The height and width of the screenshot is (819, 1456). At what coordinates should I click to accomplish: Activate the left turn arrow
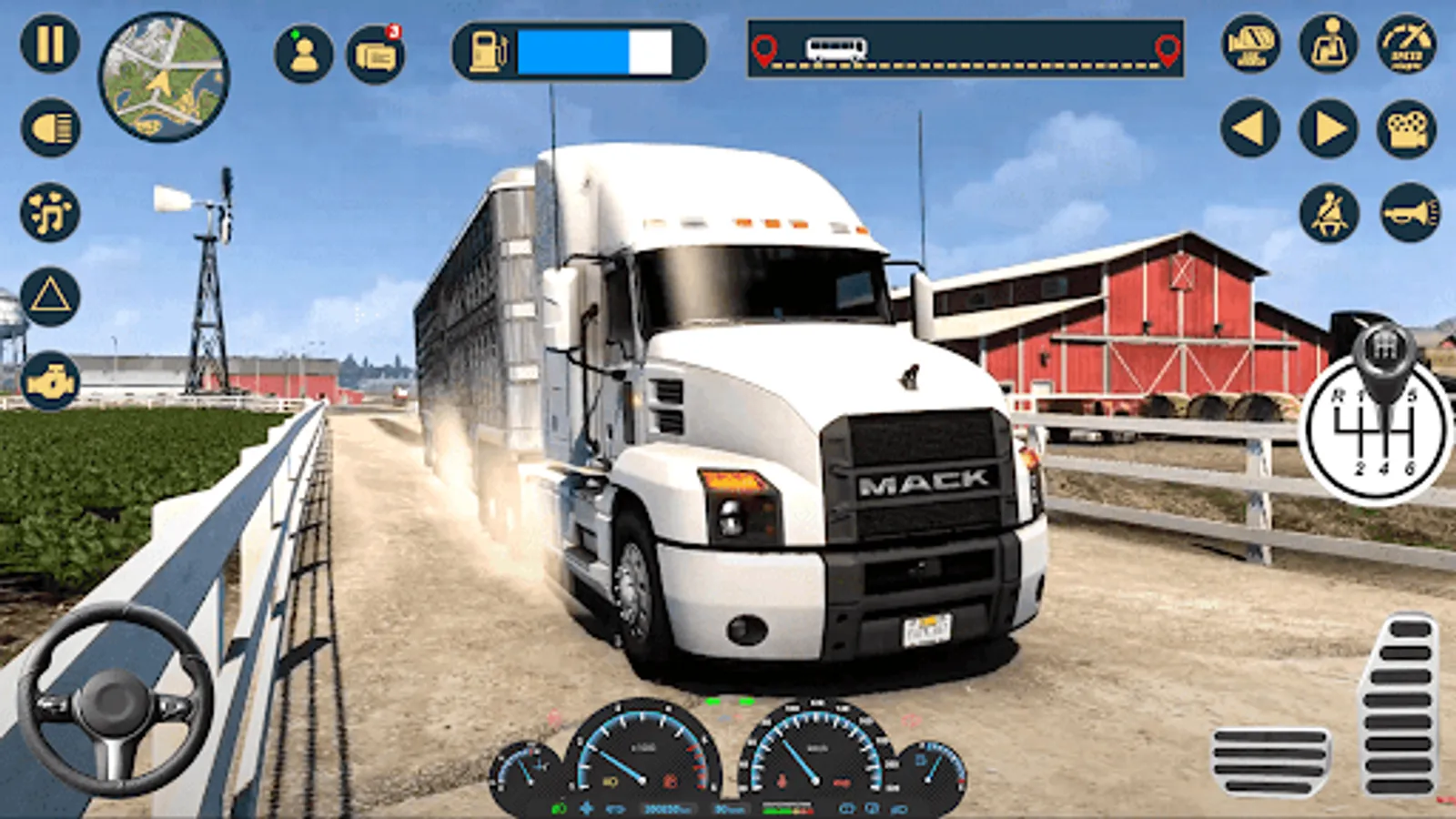coord(1250,128)
